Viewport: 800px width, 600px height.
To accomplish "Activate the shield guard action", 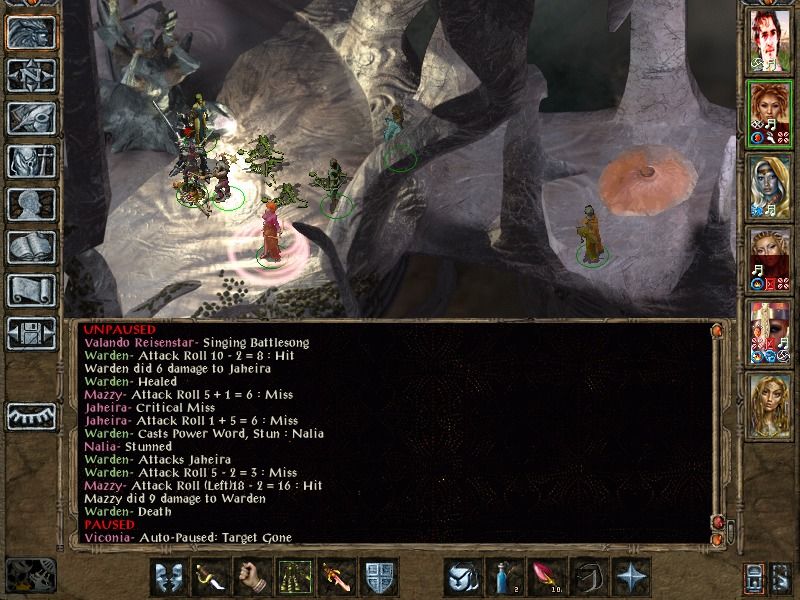I will click(x=377, y=578).
